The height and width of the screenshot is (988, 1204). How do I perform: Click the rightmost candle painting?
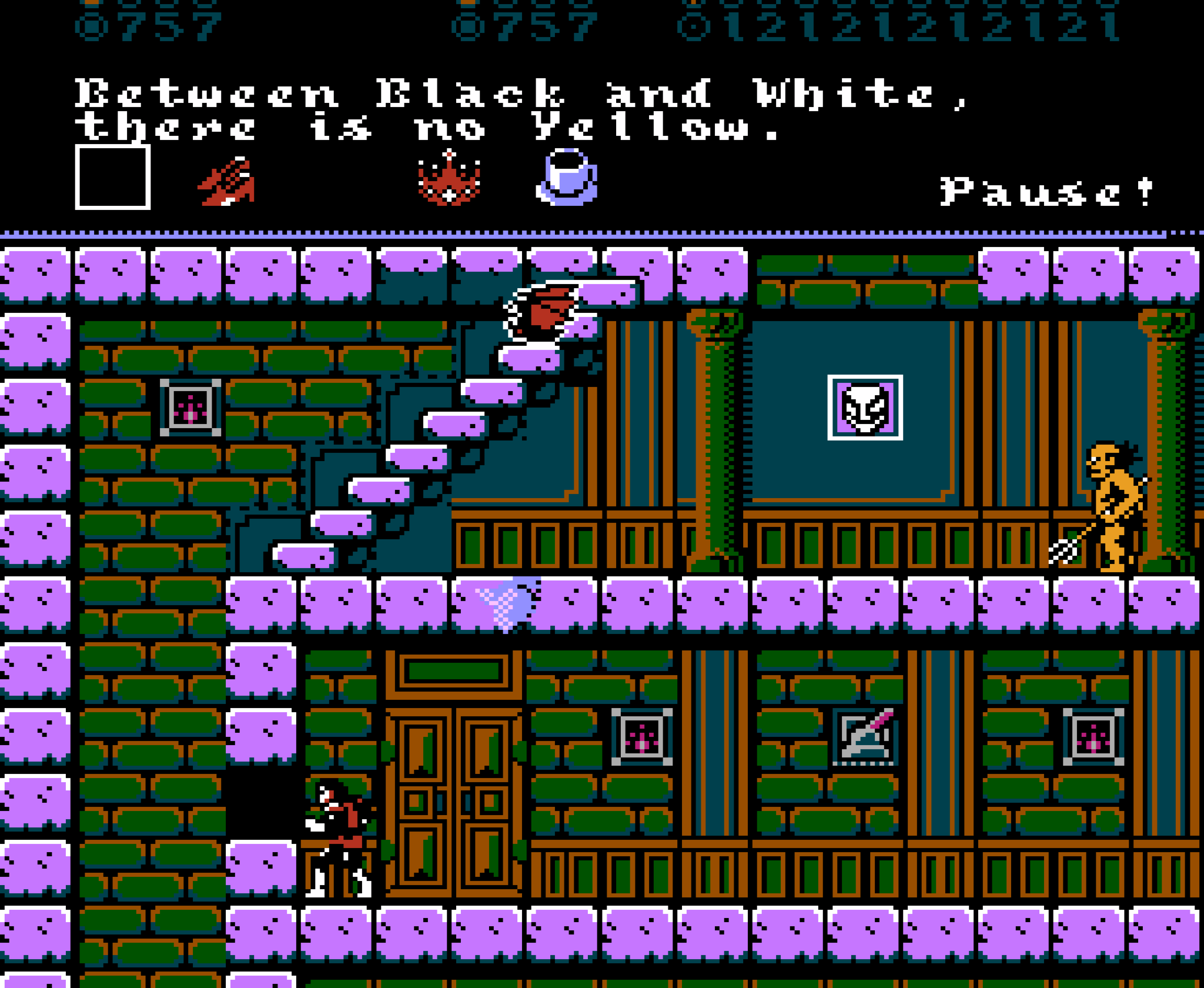point(1093,735)
